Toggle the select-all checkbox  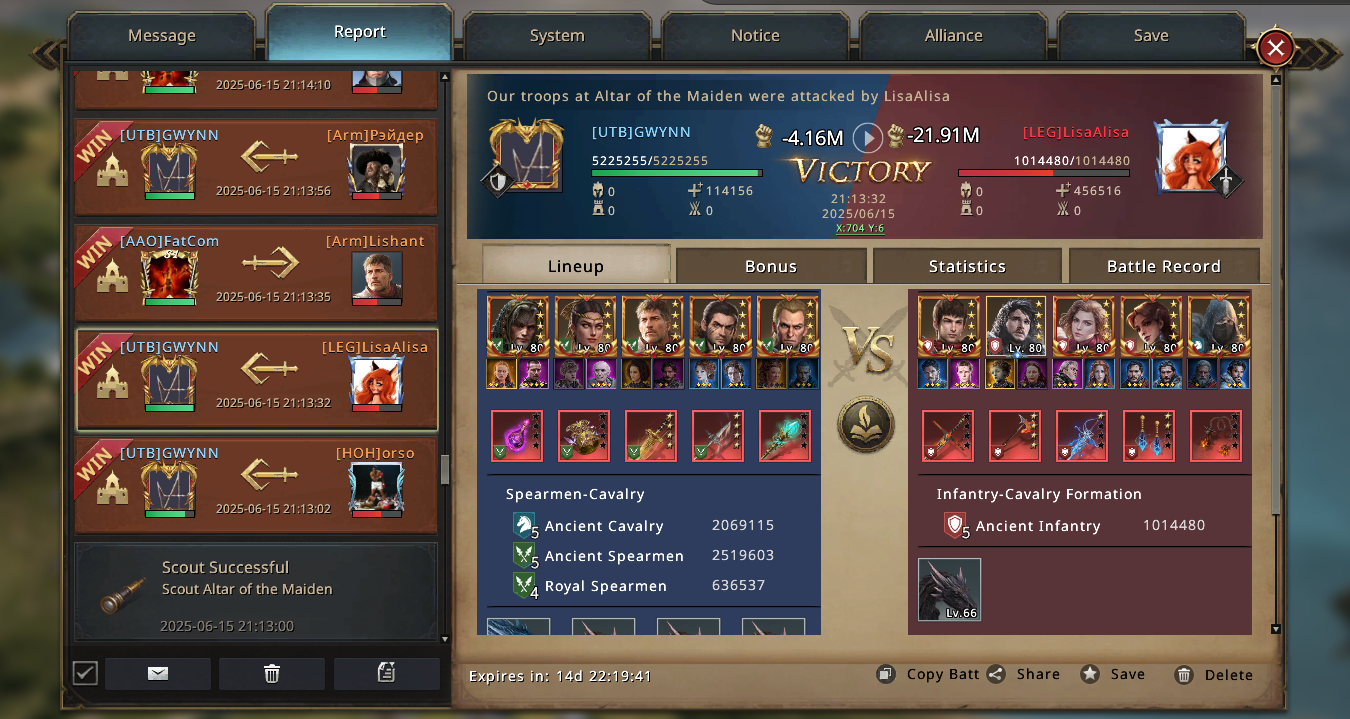pyautogui.click(x=86, y=673)
